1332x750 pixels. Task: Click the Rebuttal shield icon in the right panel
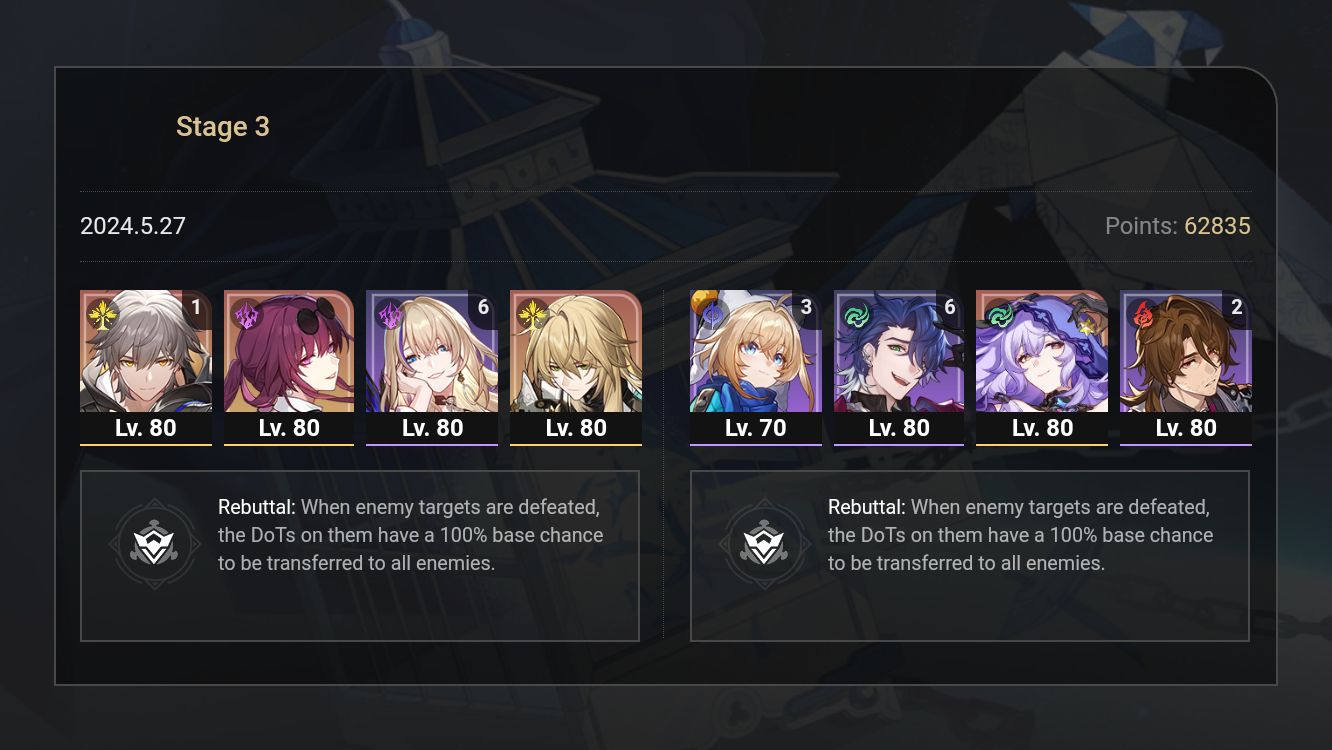click(766, 543)
